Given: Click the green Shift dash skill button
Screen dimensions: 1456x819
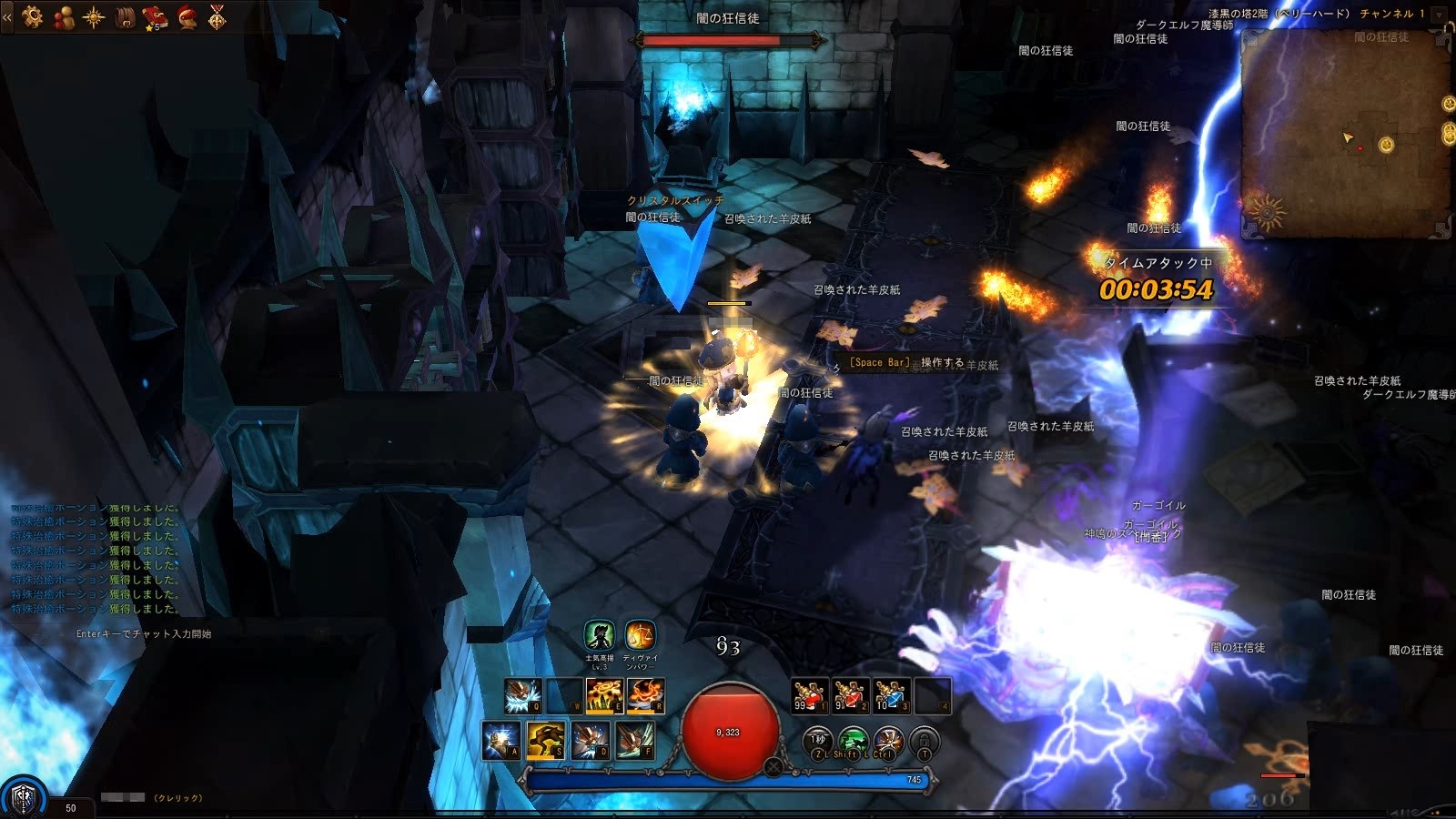Looking at the screenshot, I should [852, 743].
